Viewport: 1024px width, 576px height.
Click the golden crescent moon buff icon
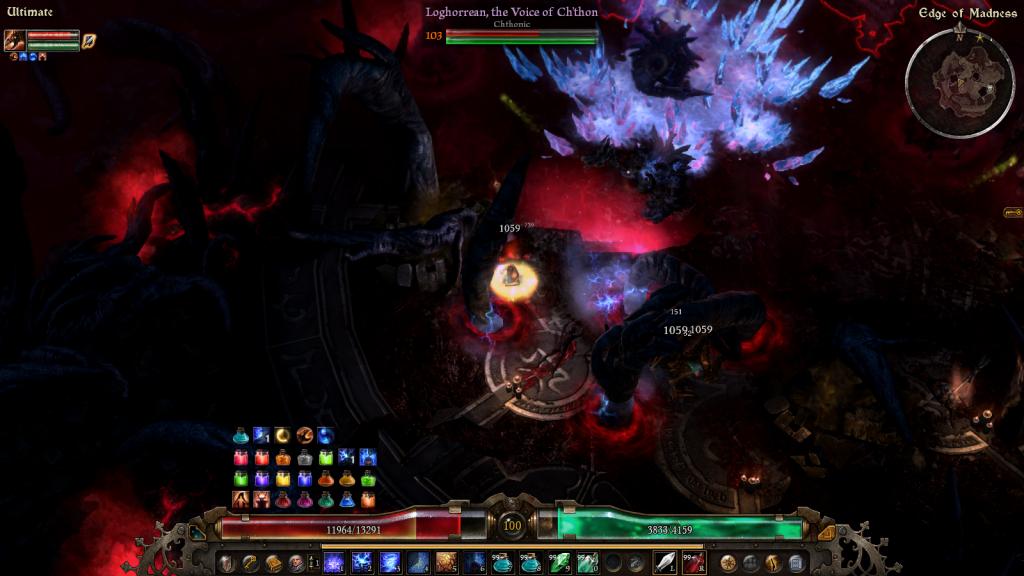click(283, 436)
